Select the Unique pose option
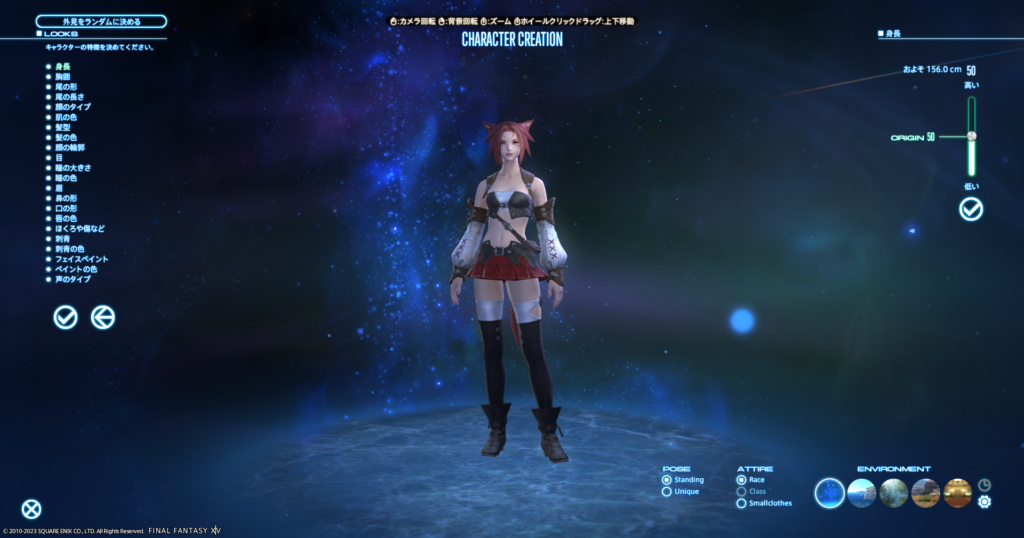This screenshot has width=1024, height=538. [x=667, y=492]
